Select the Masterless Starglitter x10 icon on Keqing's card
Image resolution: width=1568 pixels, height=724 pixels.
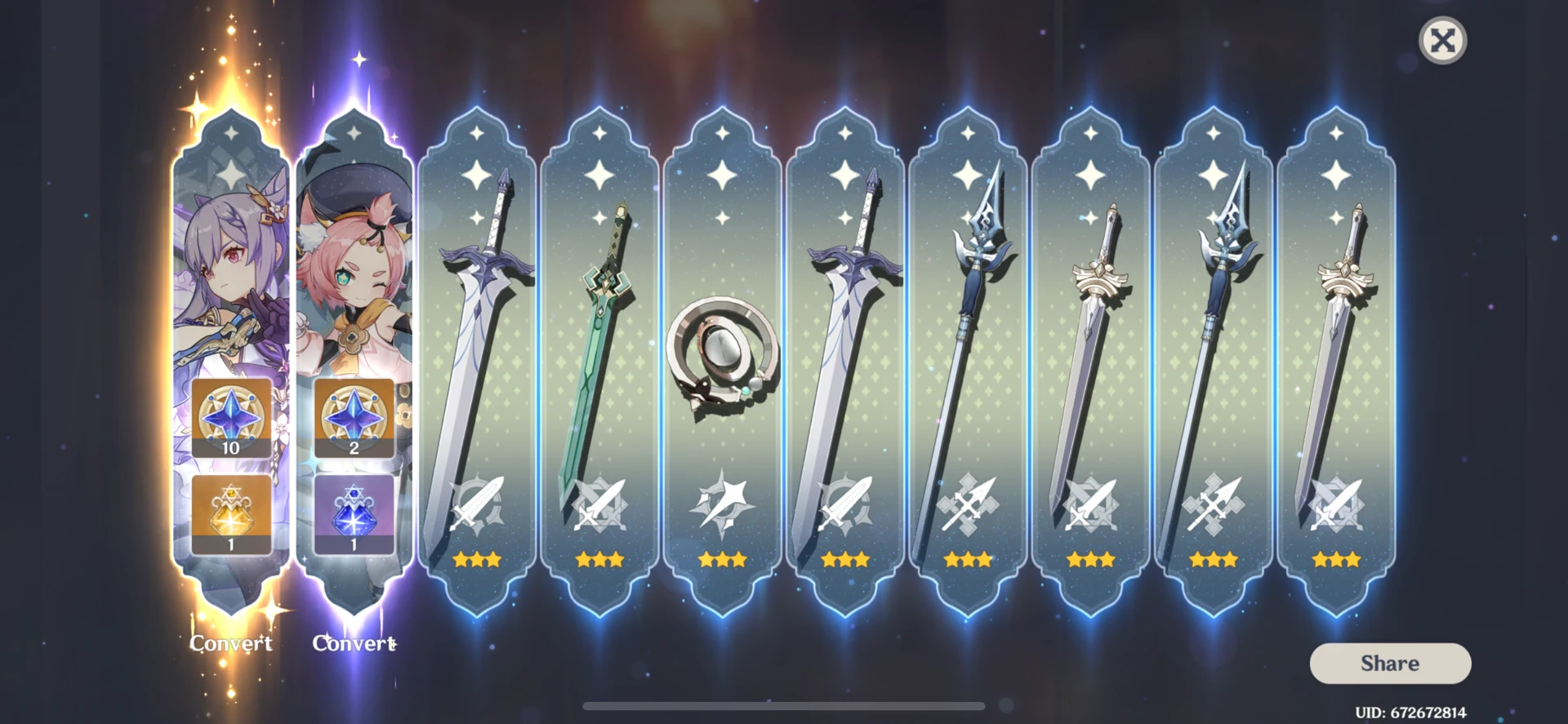click(231, 418)
